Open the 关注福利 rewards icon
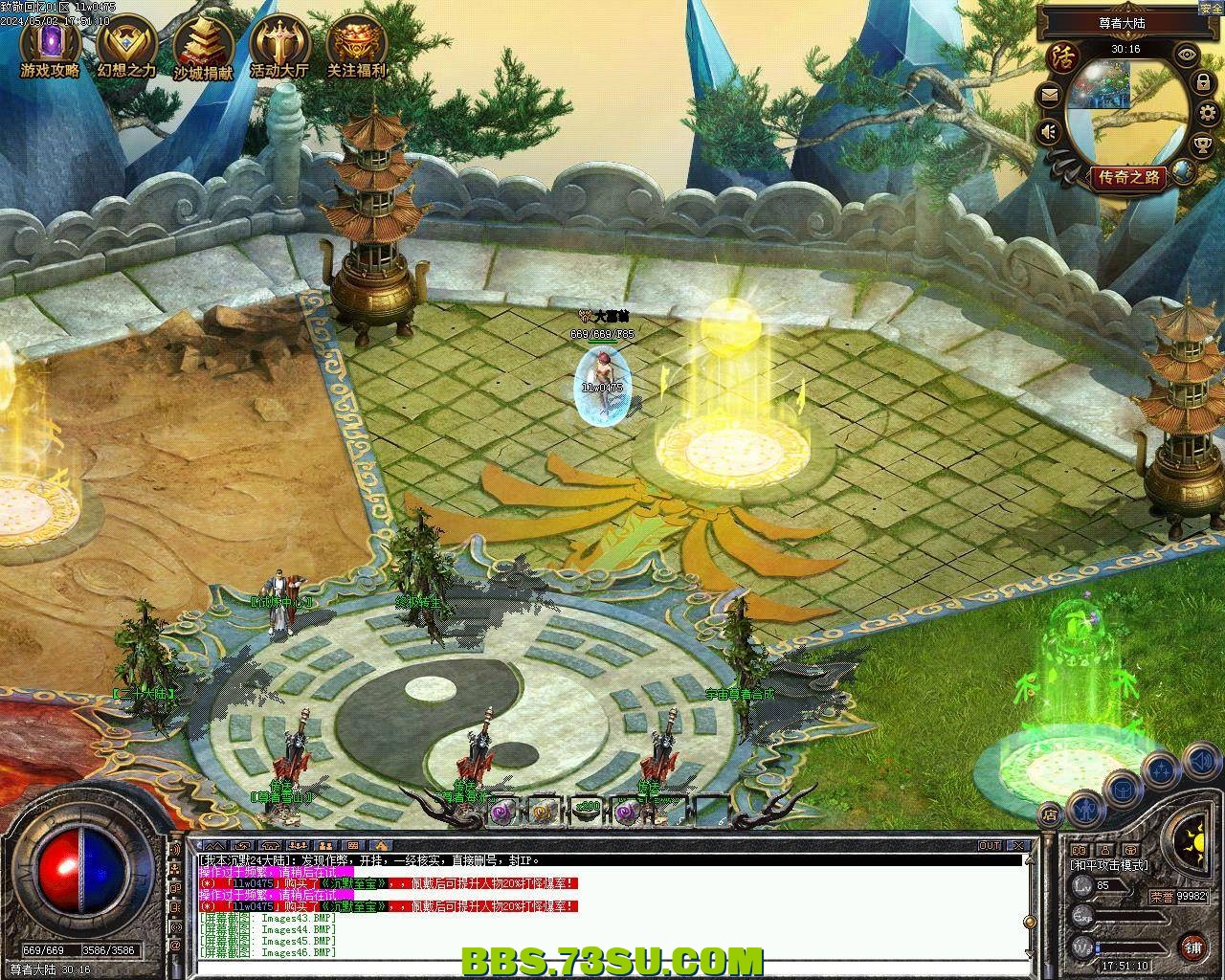The image size is (1225, 980). 356,46
